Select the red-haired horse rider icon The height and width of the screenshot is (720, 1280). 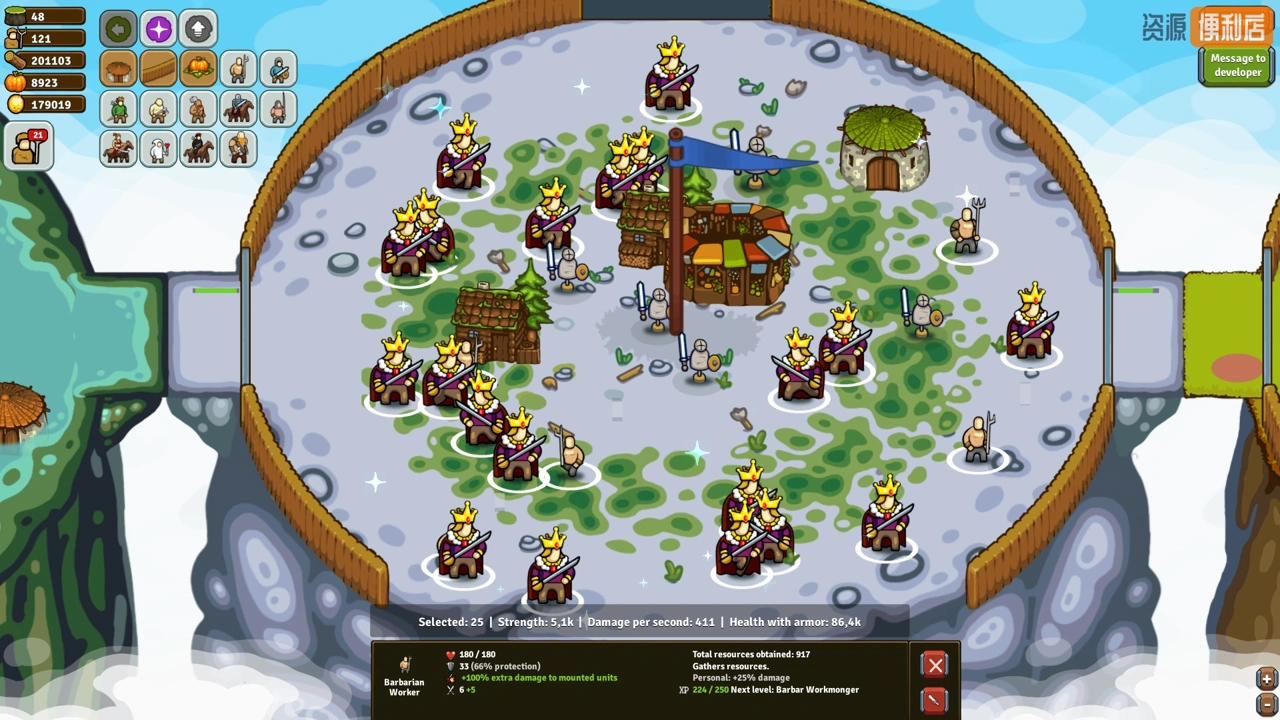click(118, 148)
